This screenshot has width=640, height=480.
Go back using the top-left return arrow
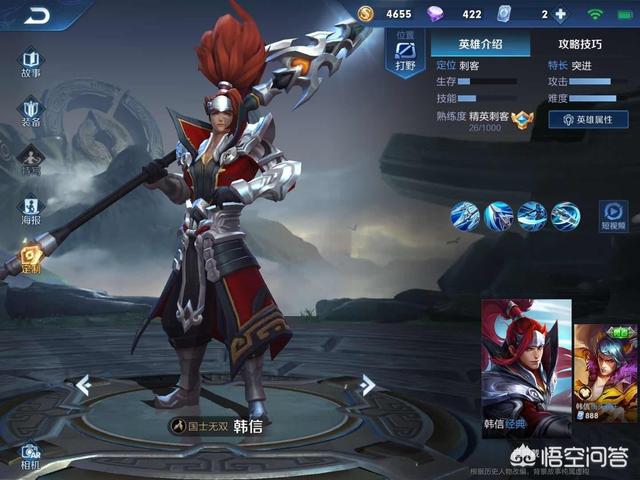click(38, 15)
